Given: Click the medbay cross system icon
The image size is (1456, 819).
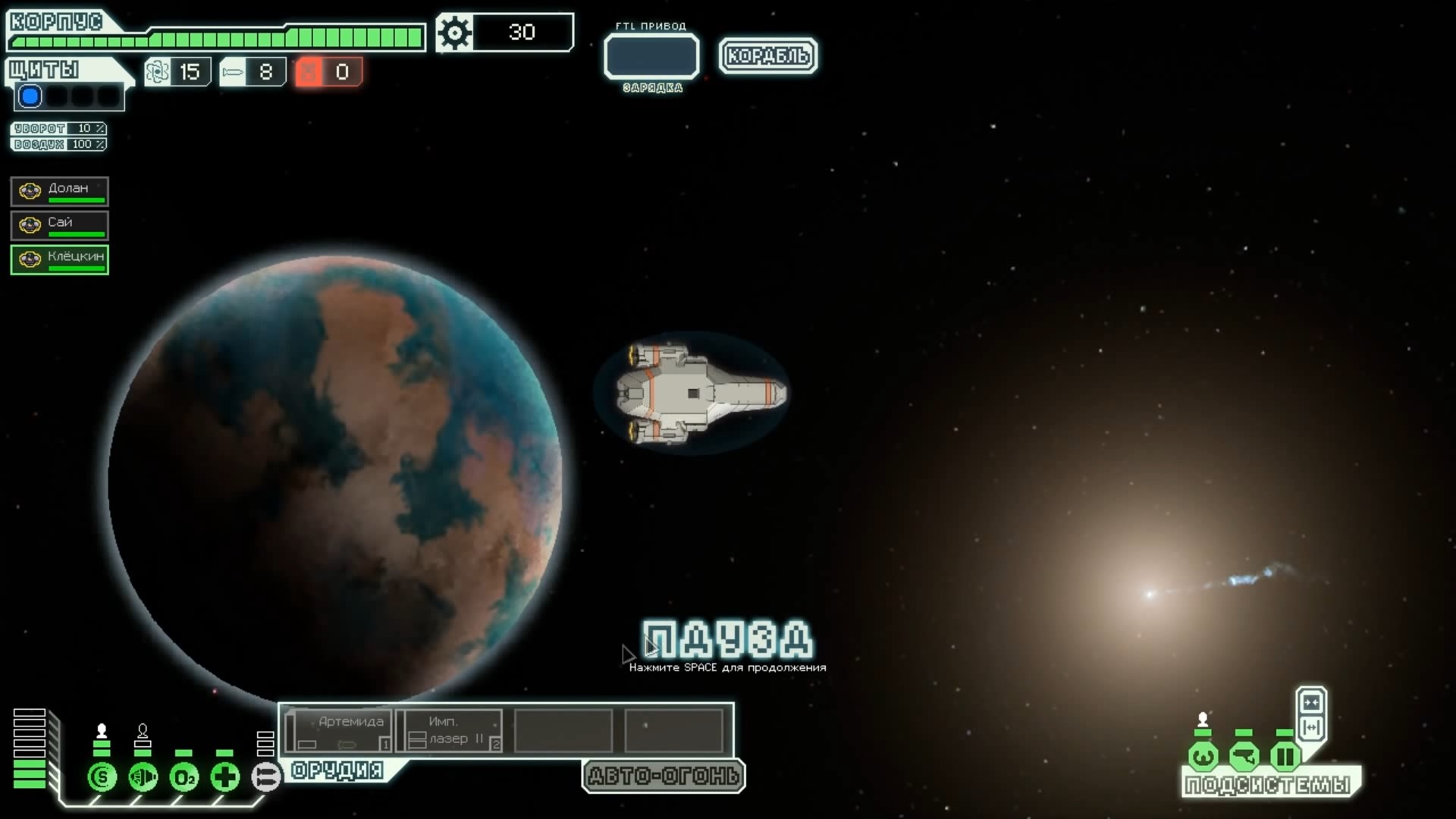Looking at the screenshot, I should 224,777.
